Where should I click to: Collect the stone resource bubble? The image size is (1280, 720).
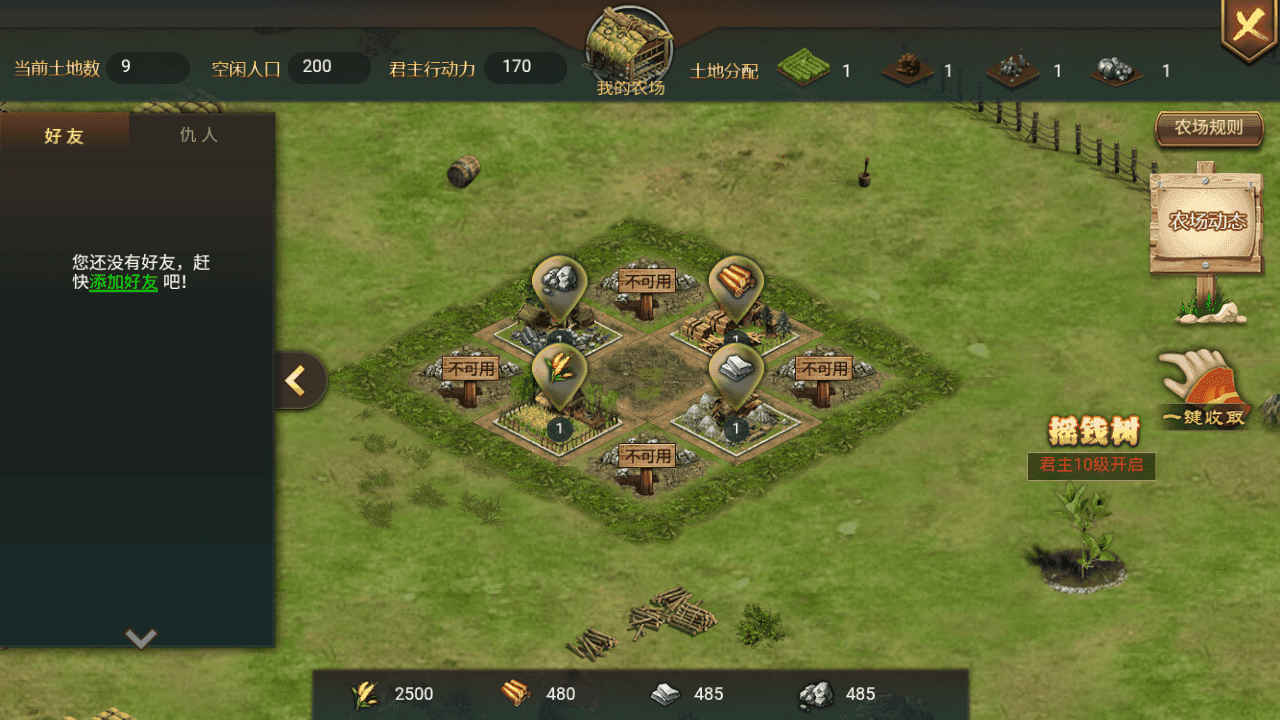point(559,283)
